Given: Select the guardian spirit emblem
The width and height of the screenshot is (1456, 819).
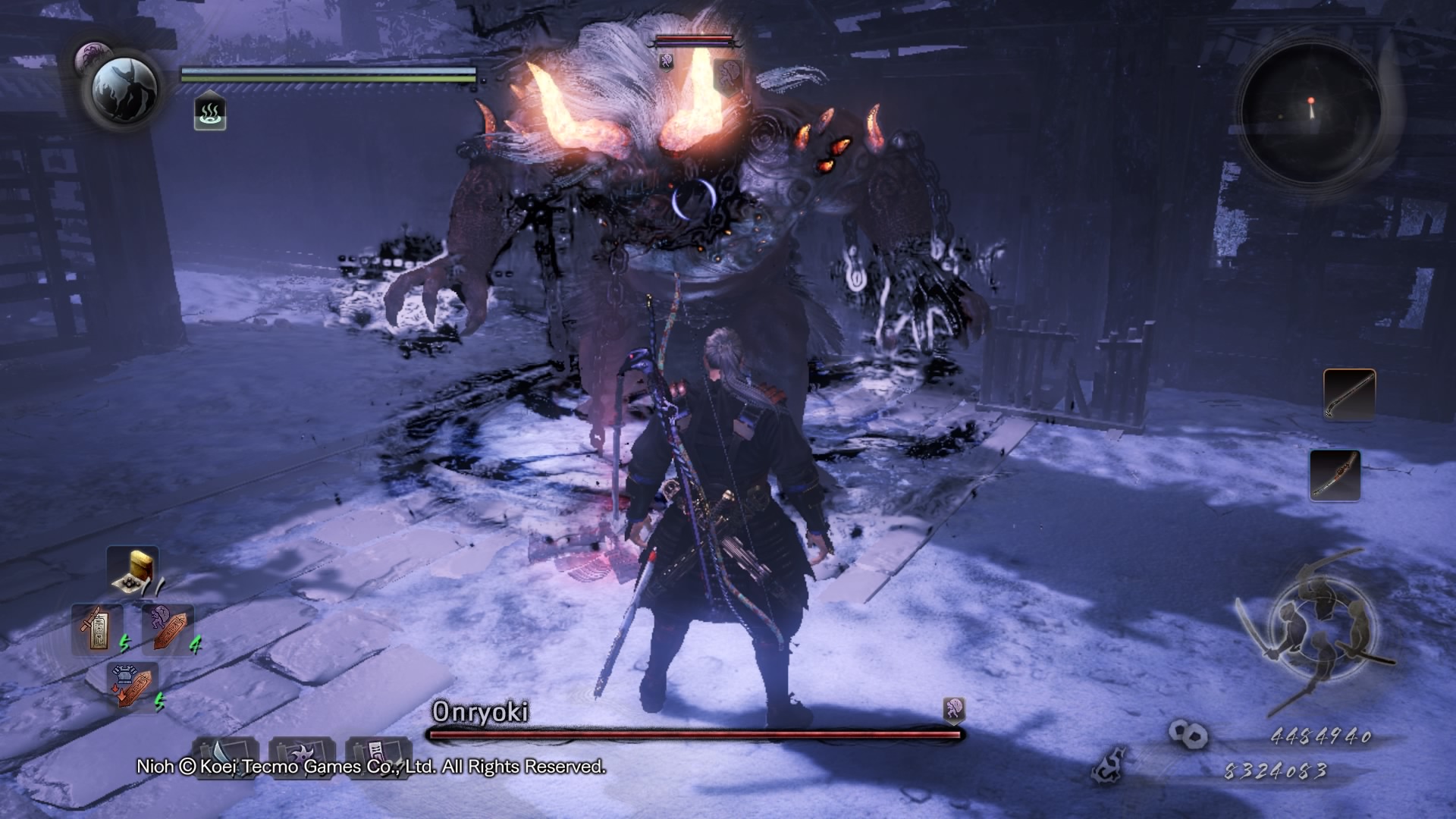Looking at the screenshot, I should (124, 90).
